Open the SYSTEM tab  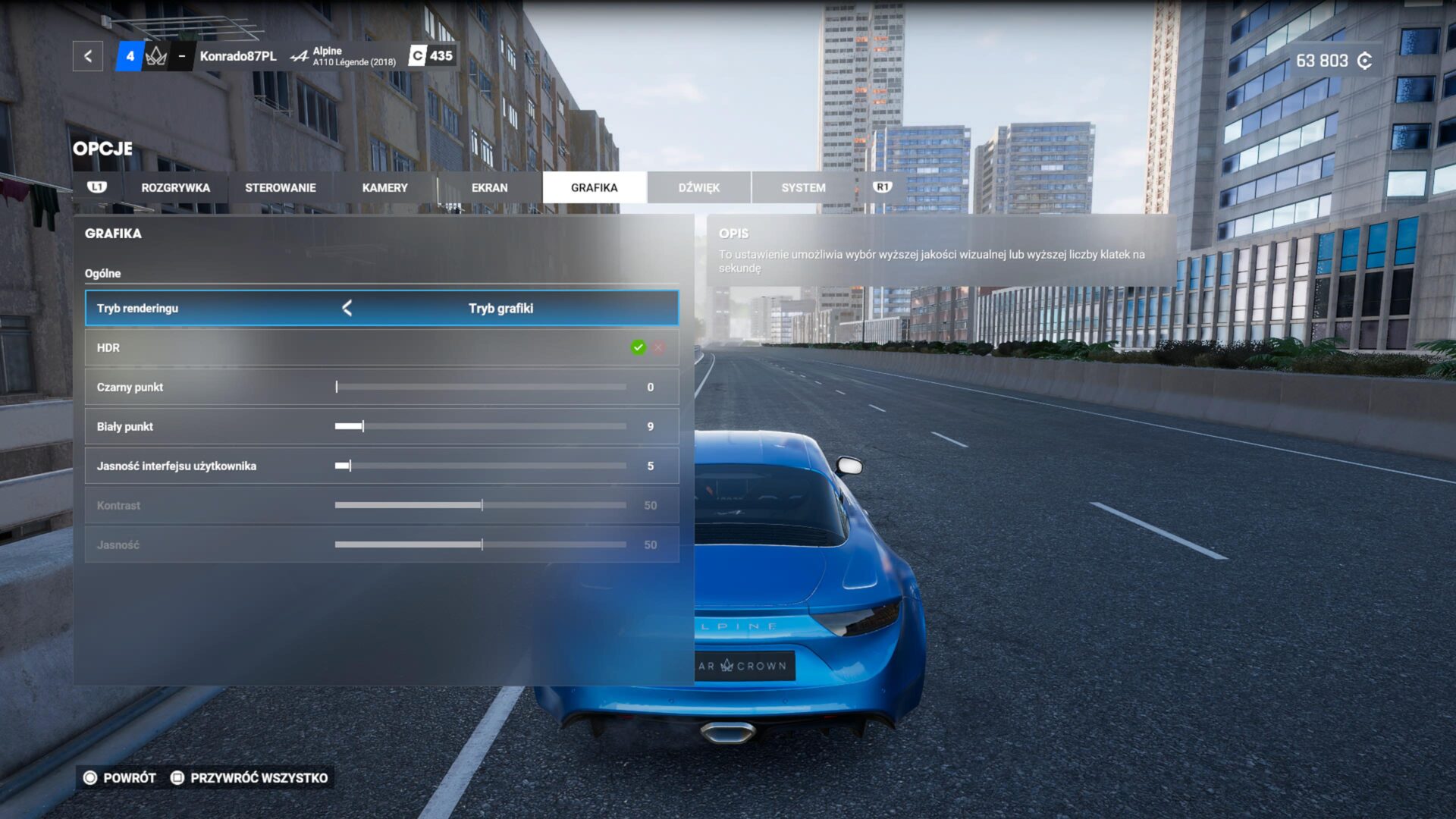click(x=803, y=187)
